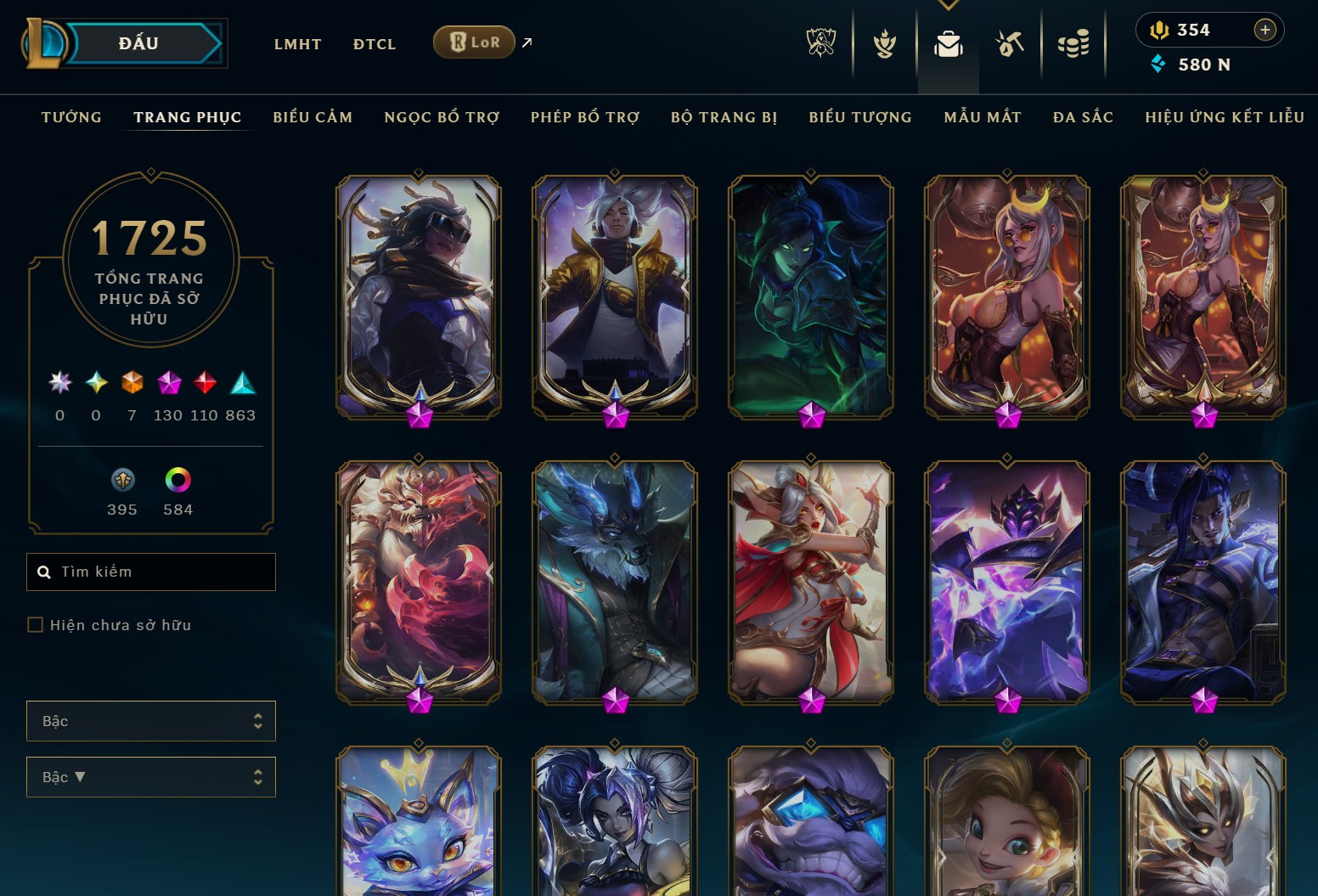Expand the first 'Bậc' dropdown
Viewport: 1318px width, 896px height.
coord(150,721)
